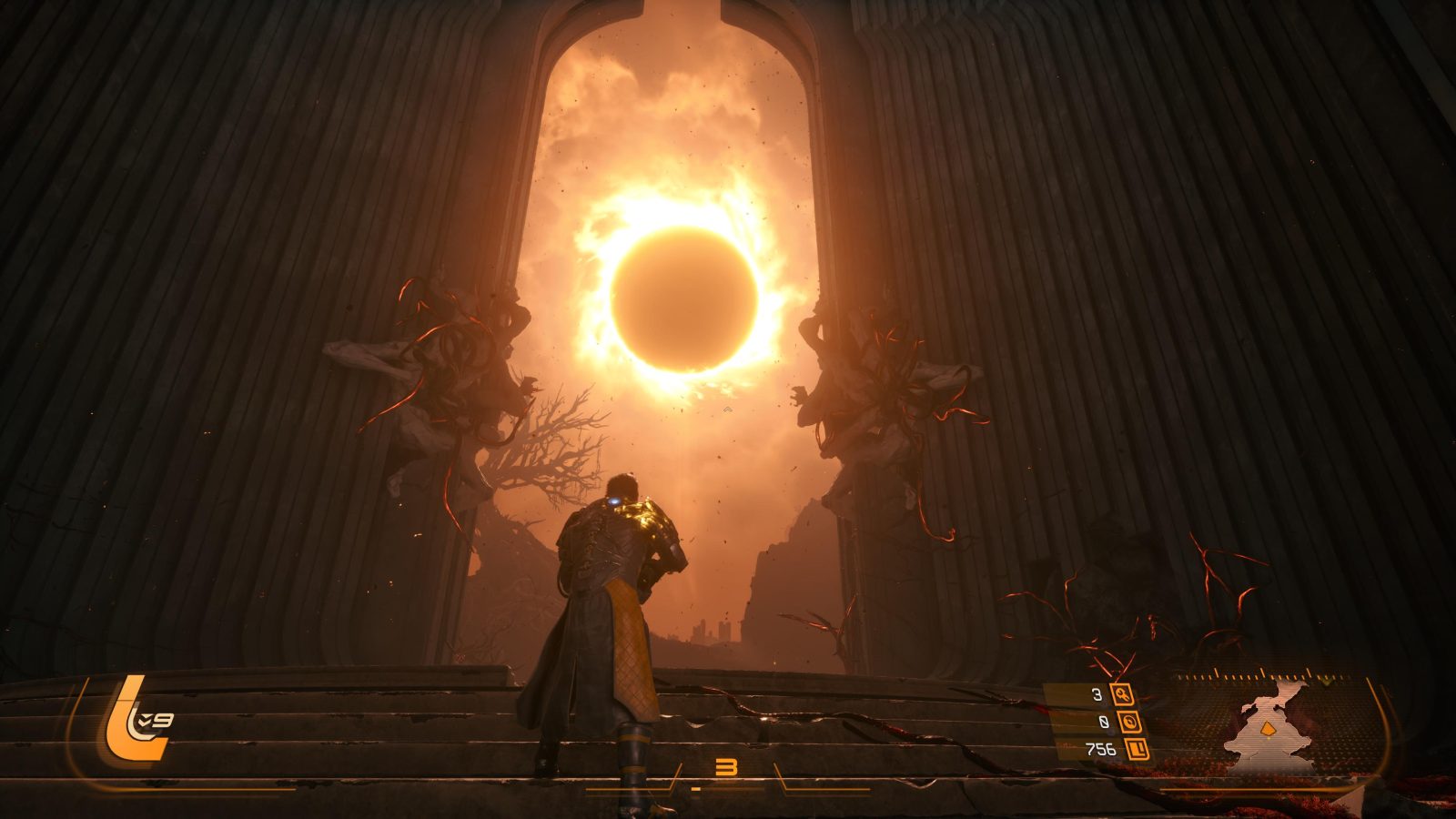Click the 756 currency value
Image resolution: width=1456 pixels, height=819 pixels.
tap(1100, 747)
